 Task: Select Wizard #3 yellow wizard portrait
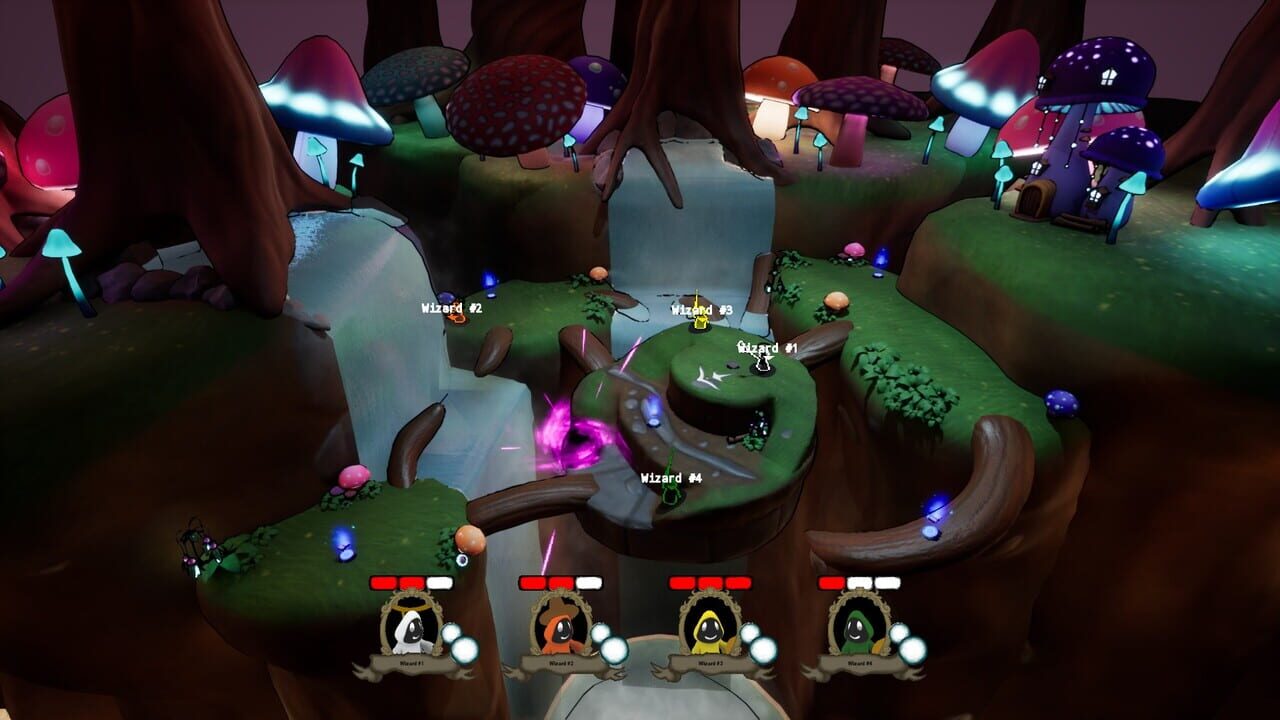point(708,632)
